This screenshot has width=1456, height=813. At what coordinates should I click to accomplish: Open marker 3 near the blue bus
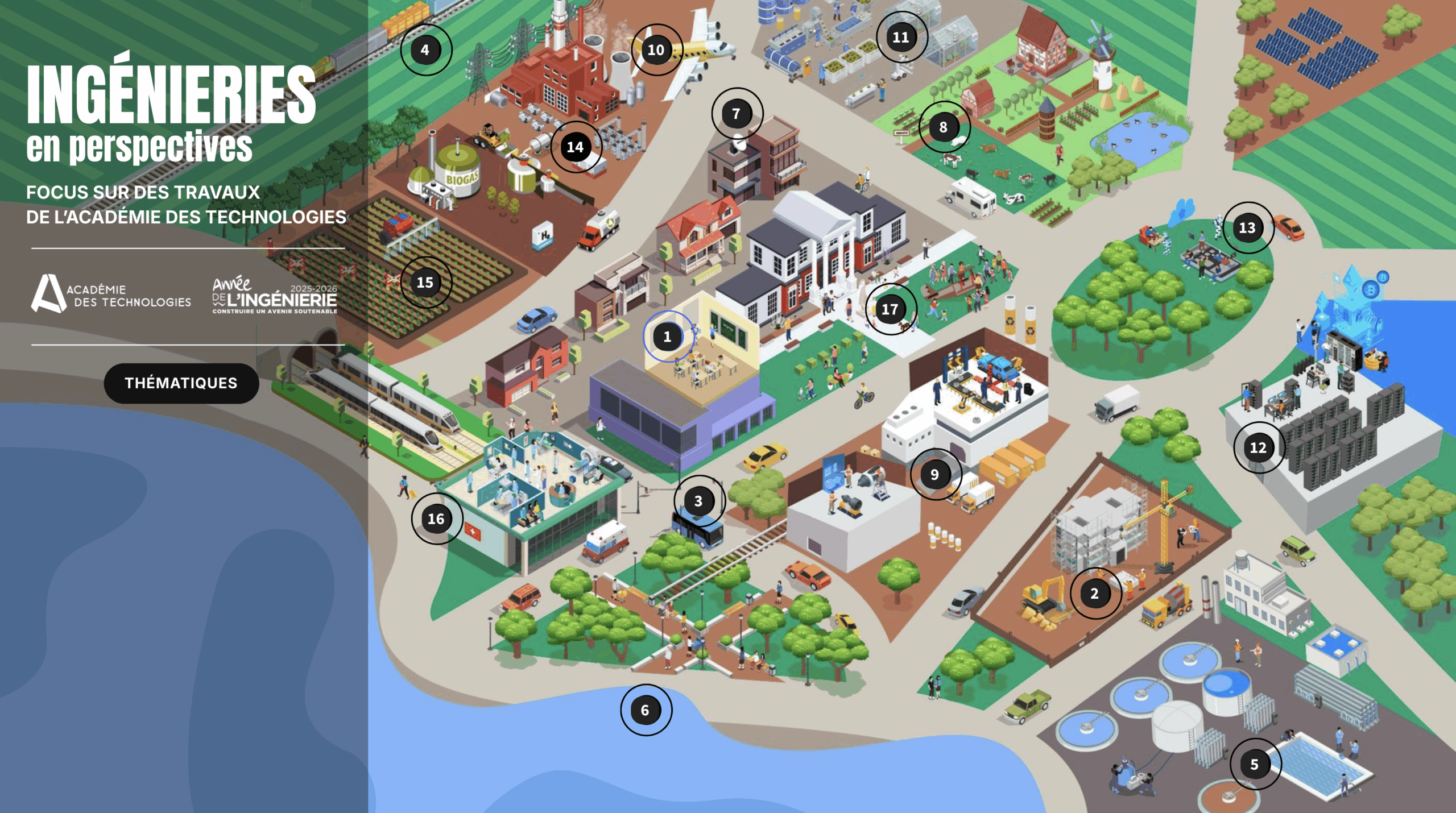698,501
